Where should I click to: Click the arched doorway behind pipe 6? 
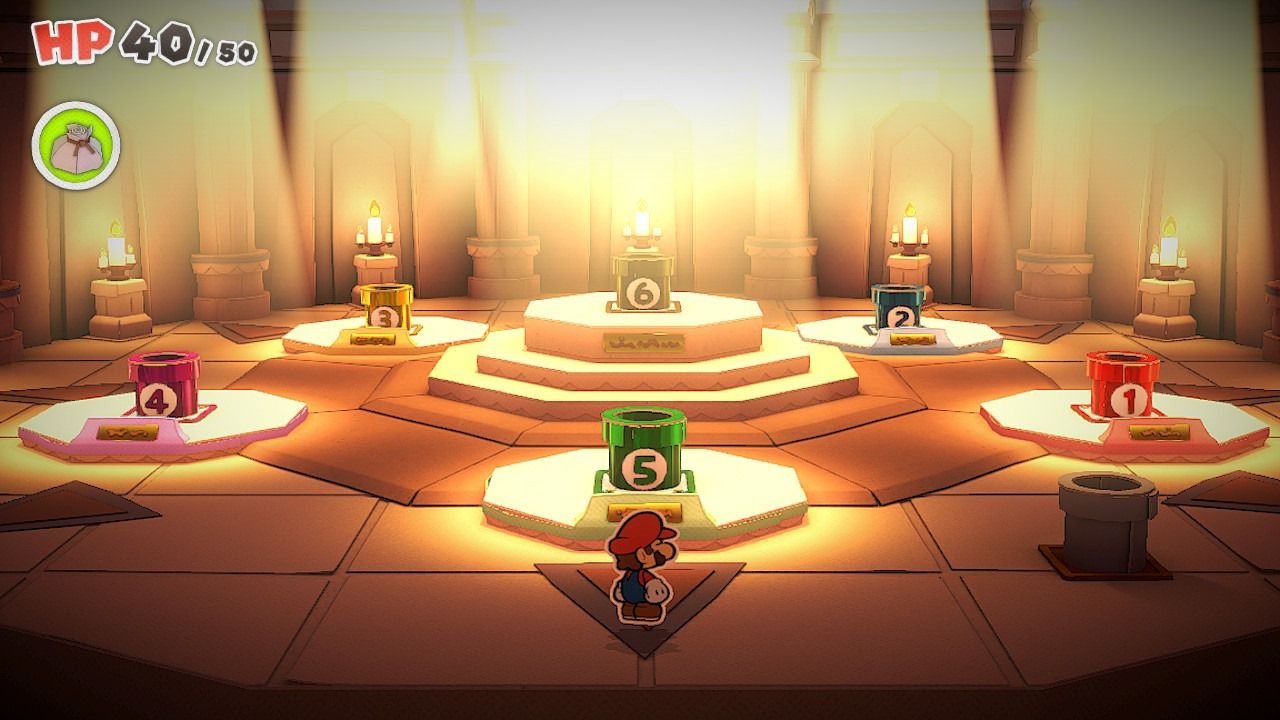640,140
